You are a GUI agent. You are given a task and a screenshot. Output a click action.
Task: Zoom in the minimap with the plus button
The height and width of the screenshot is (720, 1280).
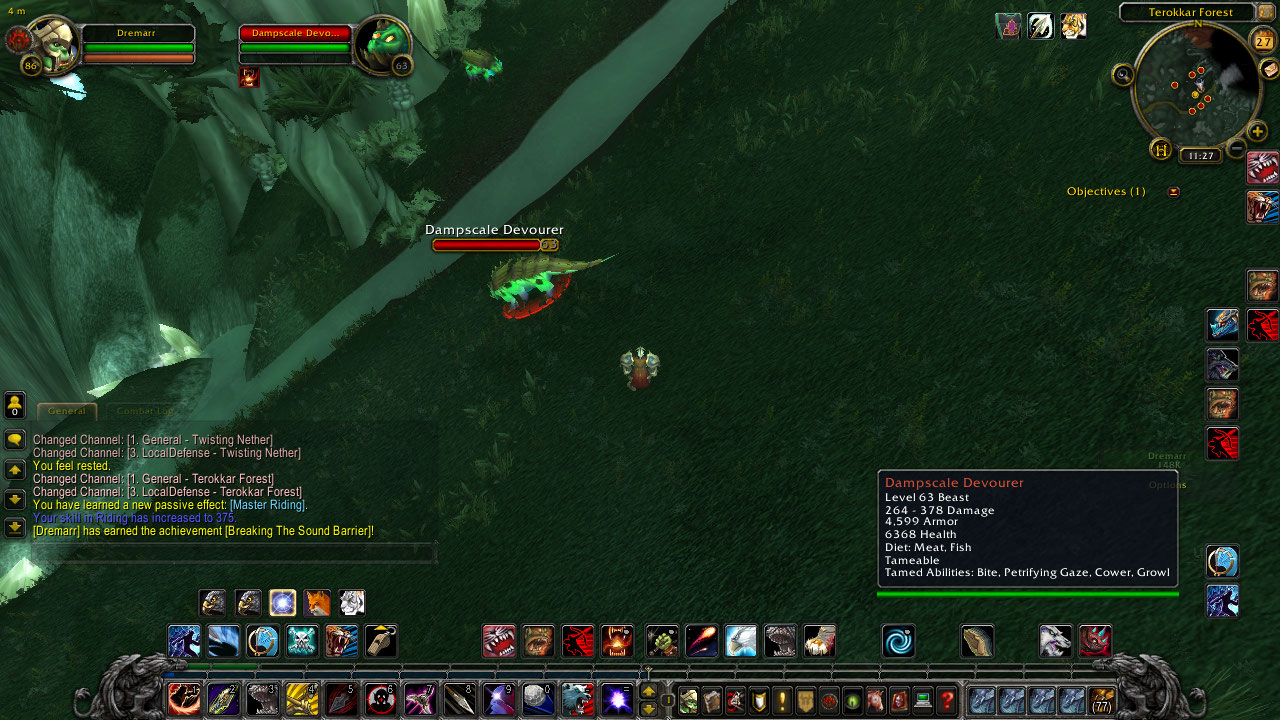[x=1258, y=131]
